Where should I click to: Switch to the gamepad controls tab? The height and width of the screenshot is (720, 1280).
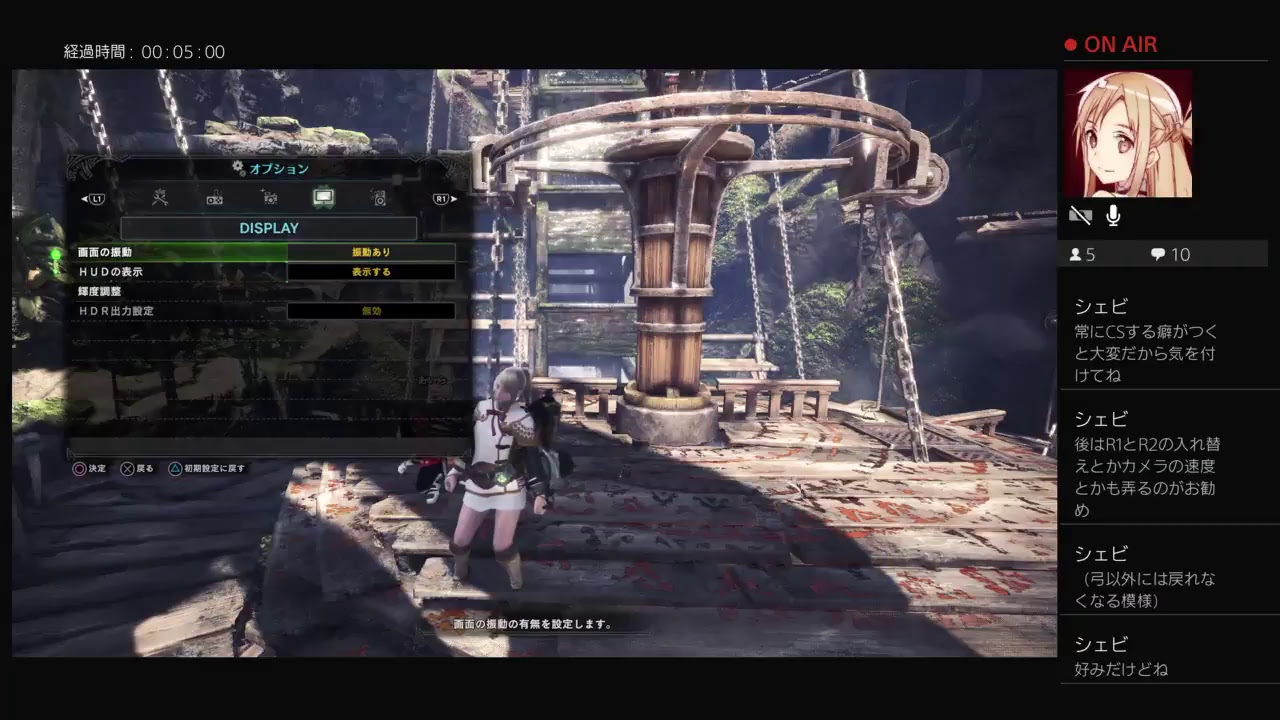coord(214,198)
